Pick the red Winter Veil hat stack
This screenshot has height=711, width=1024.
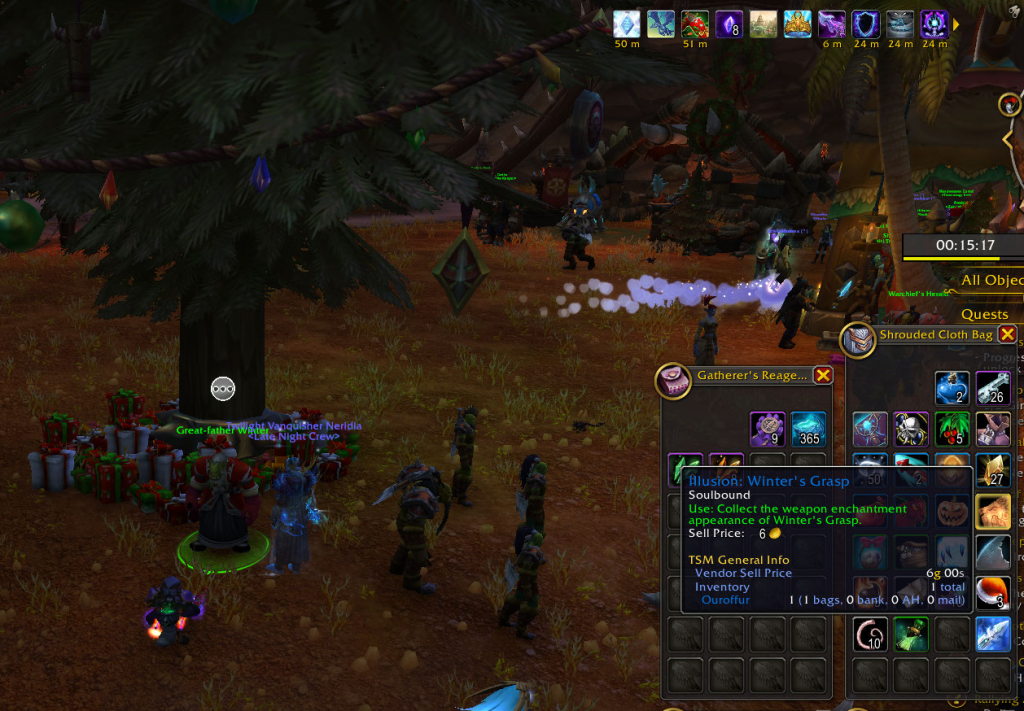pyautogui.click(x=993, y=593)
